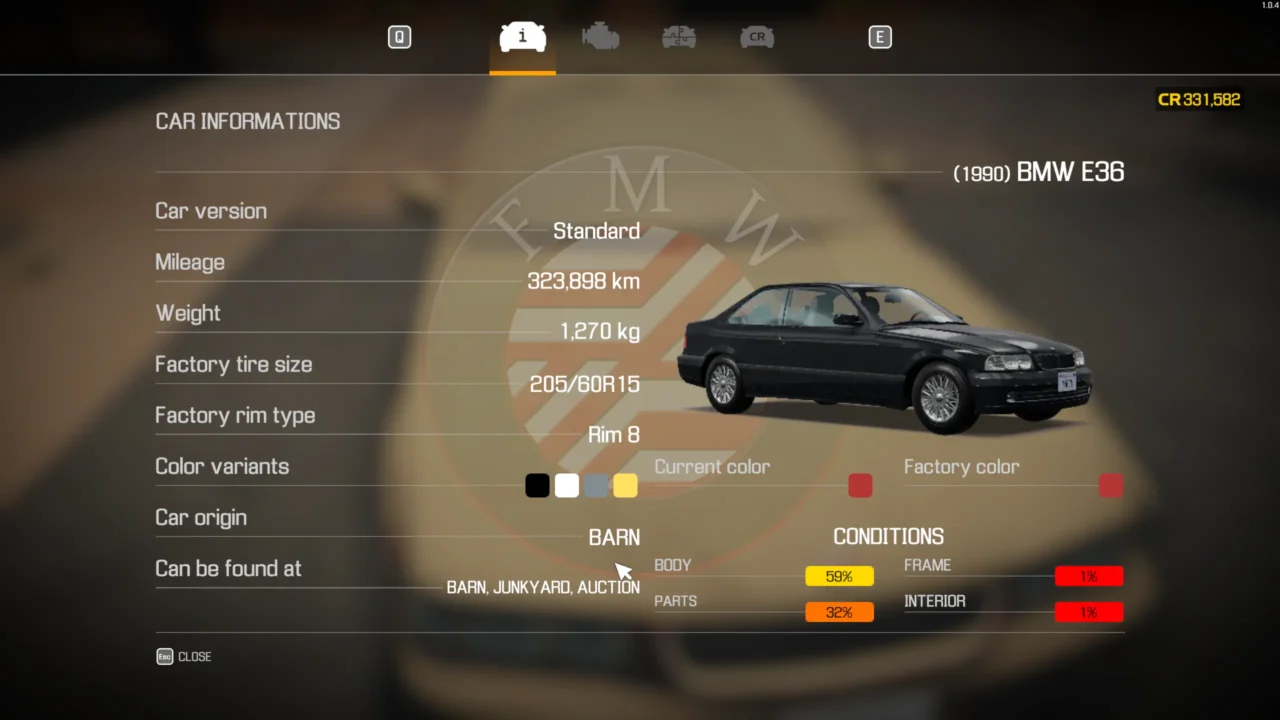Image resolution: width=1280 pixels, height=720 pixels.
Task: Click the Esc key icon next to Close
Action: (164, 656)
